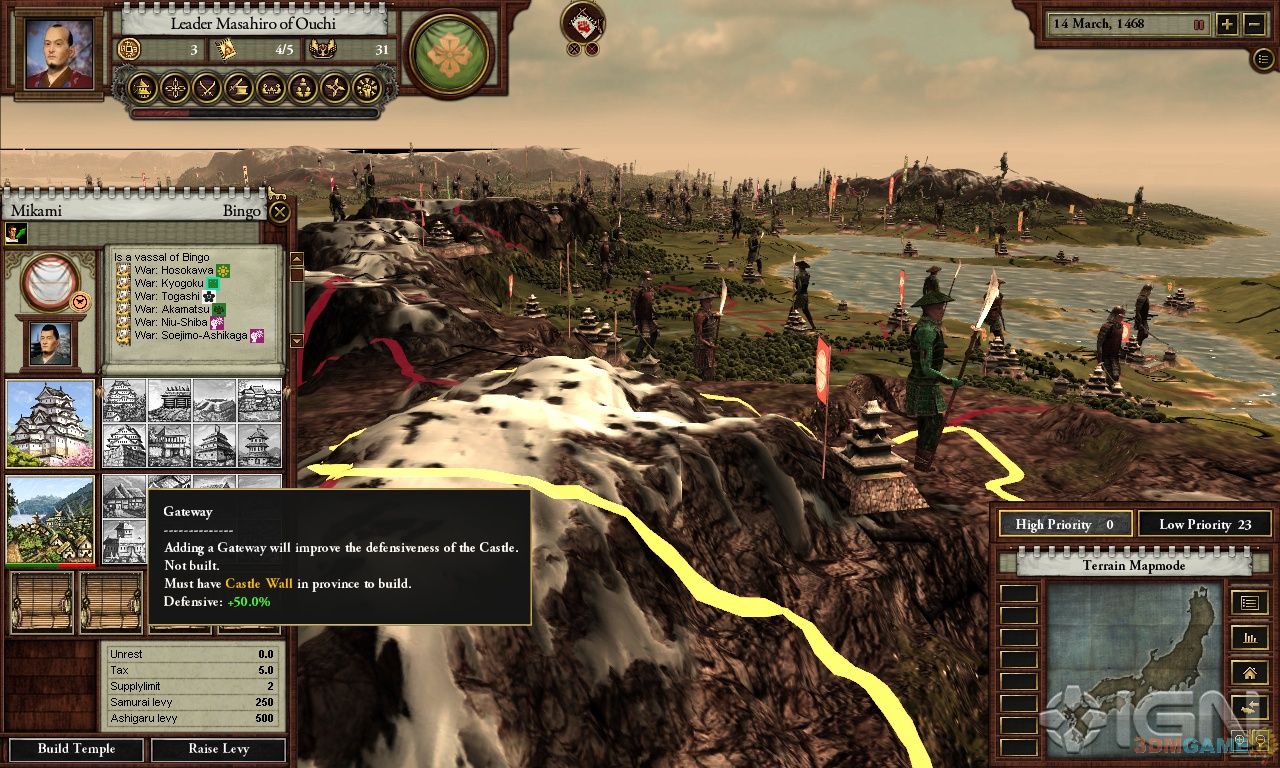Open the ledger list button by minimap
This screenshot has width=1280, height=768.
click(1248, 602)
